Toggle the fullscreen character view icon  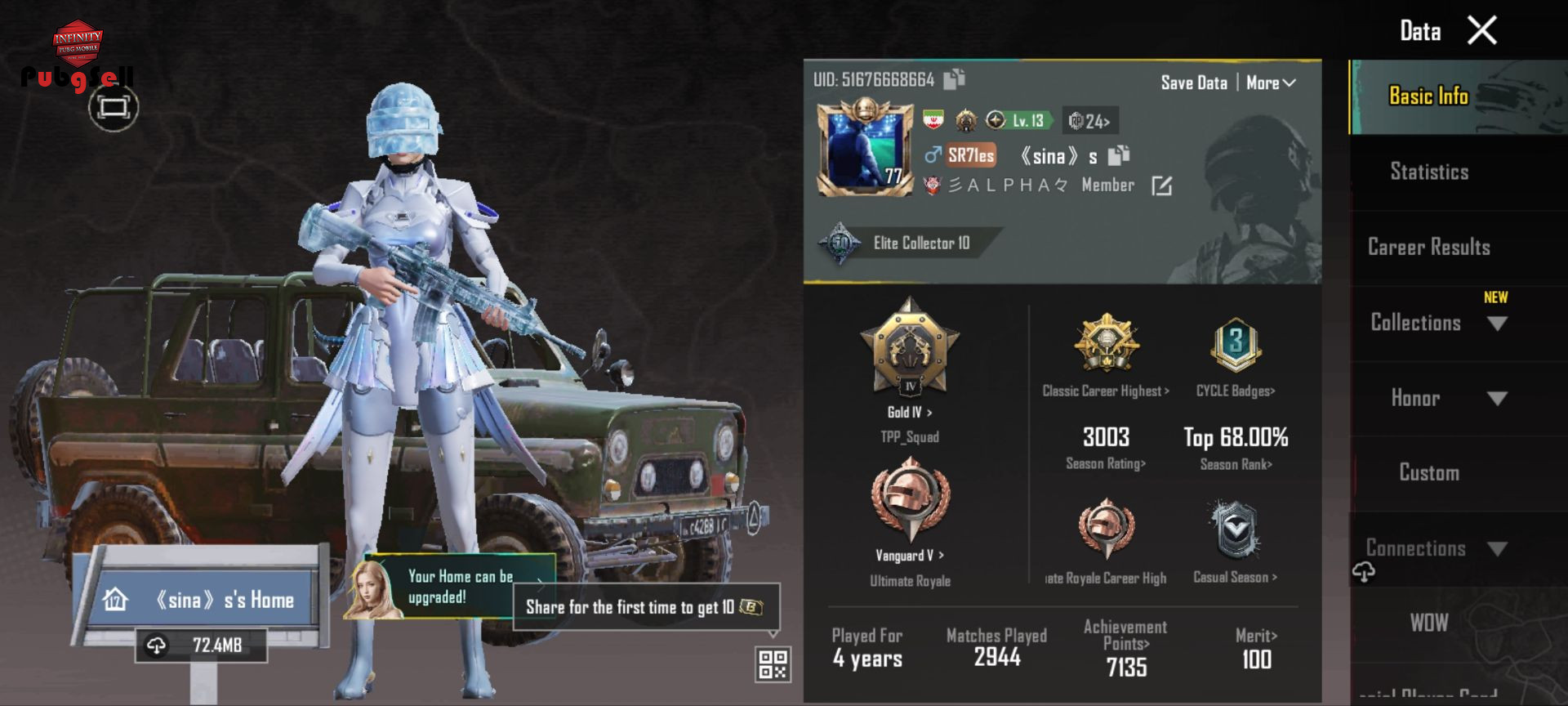pos(114,107)
